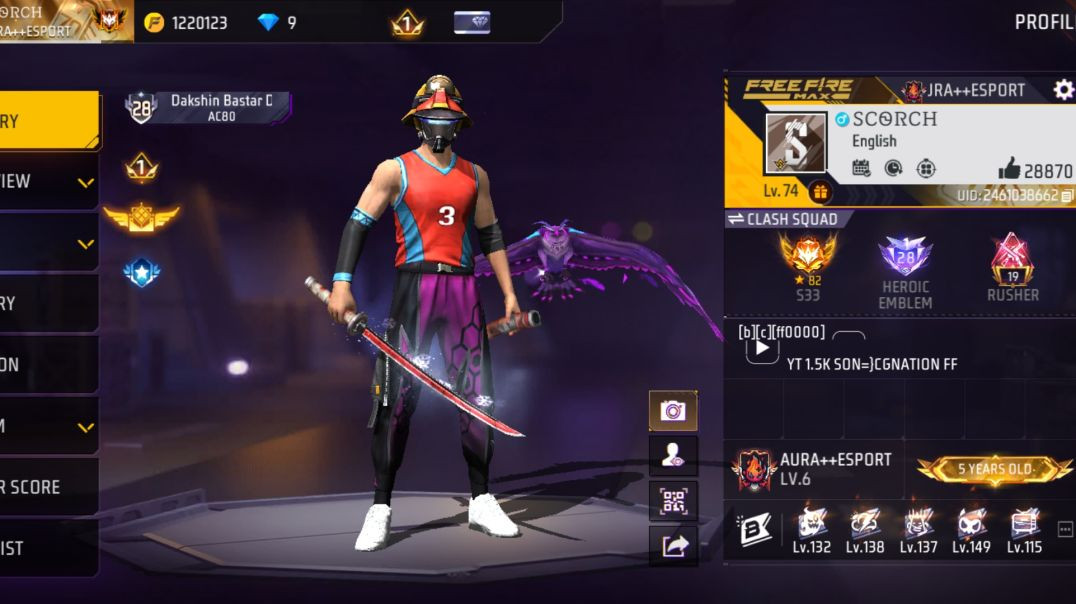Tap the camera screenshot button
Viewport: 1076px width, 604px height.
click(673, 410)
